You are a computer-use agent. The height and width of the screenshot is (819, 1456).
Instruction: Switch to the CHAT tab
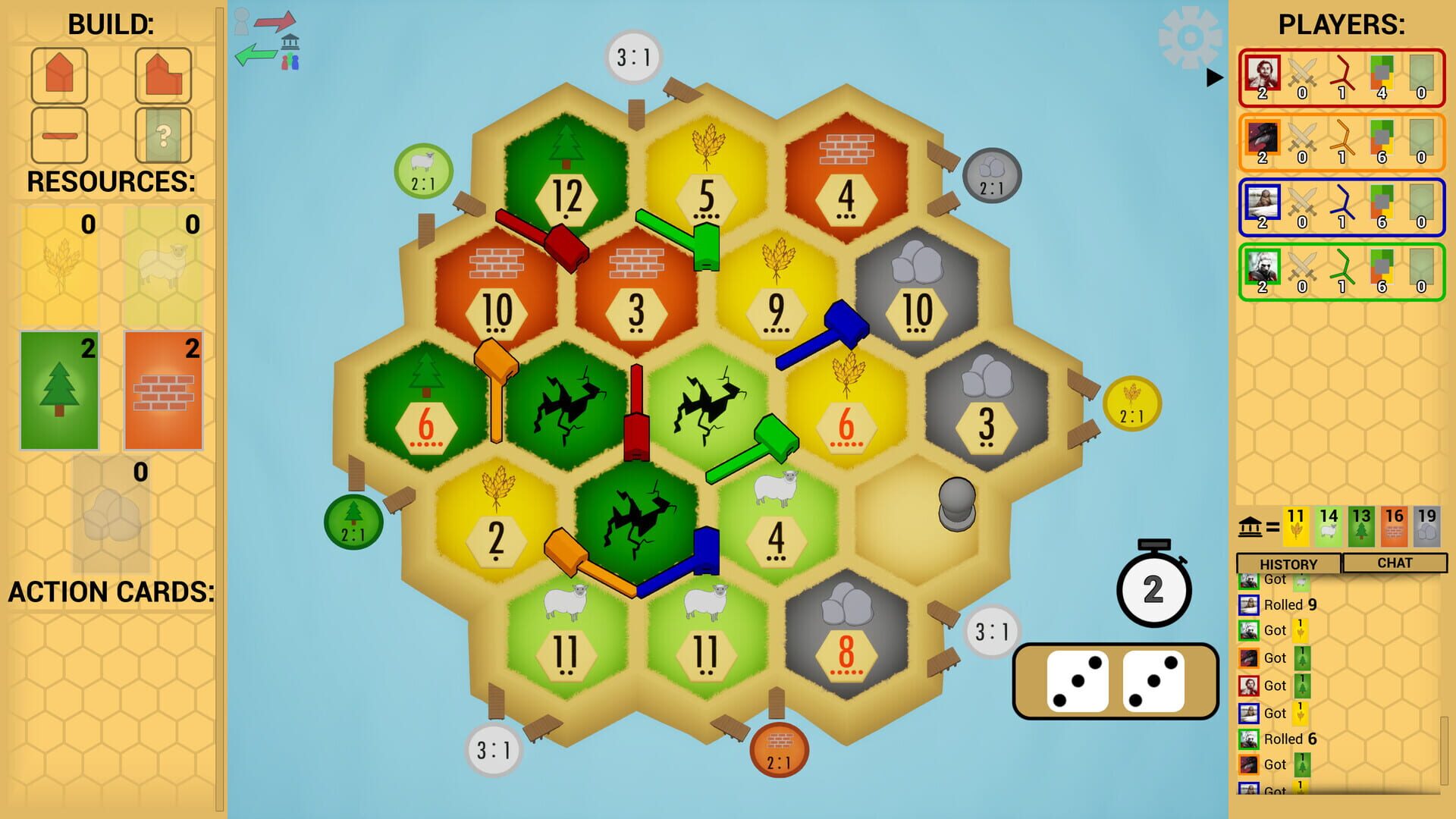[x=1394, y=563]
